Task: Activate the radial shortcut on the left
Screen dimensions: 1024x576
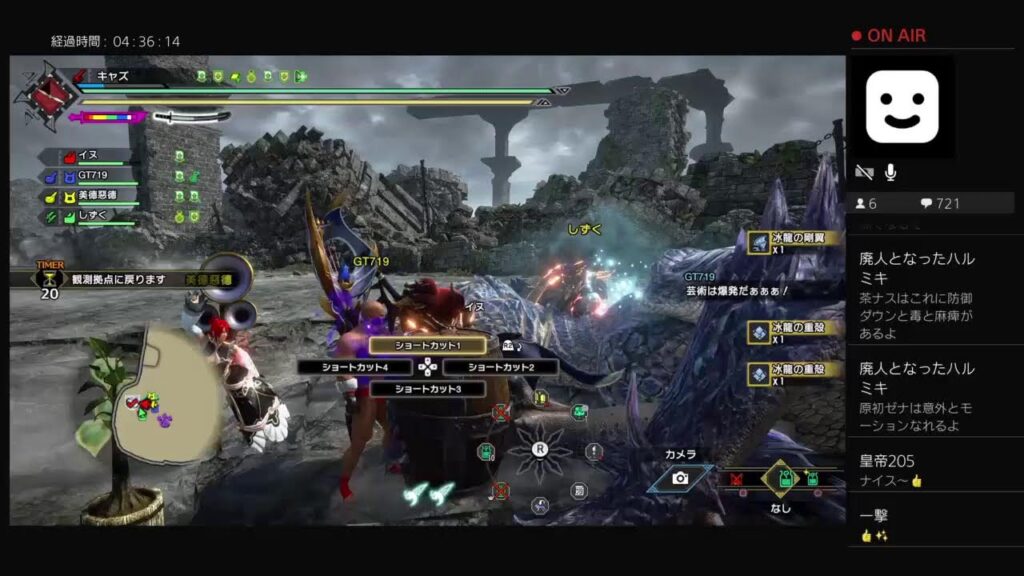Action: click(486, 451)
